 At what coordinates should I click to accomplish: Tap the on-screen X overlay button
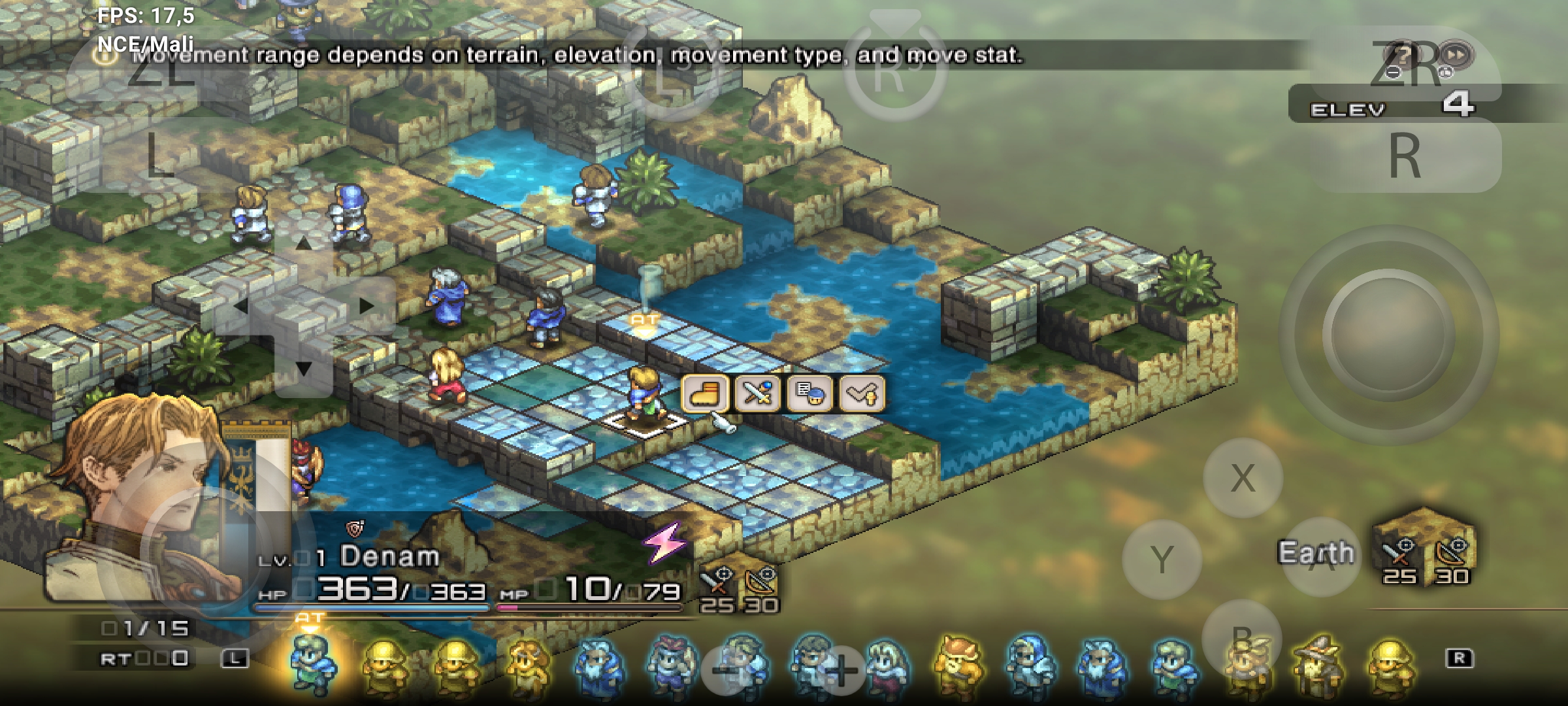coord(1242,478)
